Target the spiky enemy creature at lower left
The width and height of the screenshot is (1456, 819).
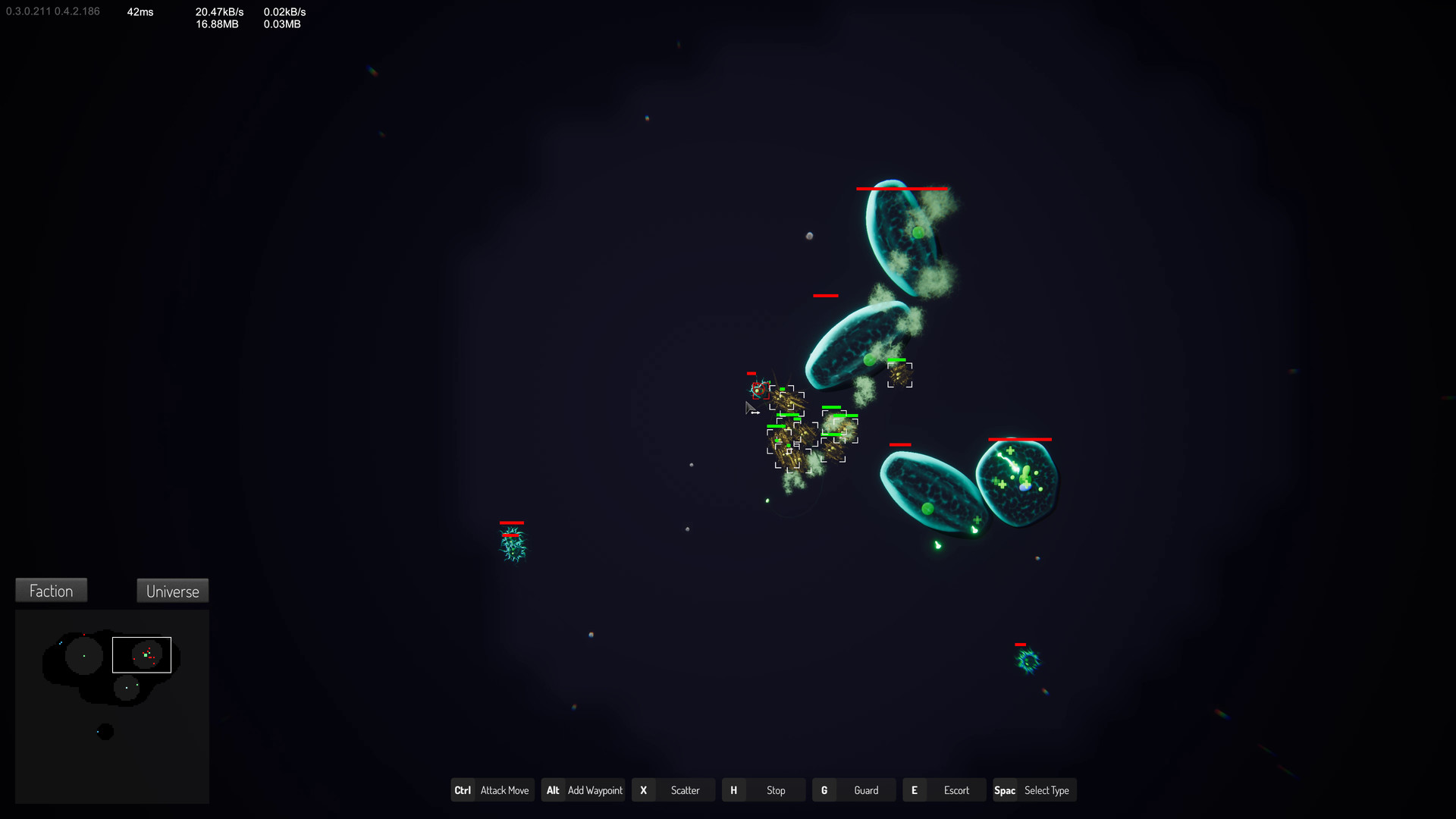513,545
